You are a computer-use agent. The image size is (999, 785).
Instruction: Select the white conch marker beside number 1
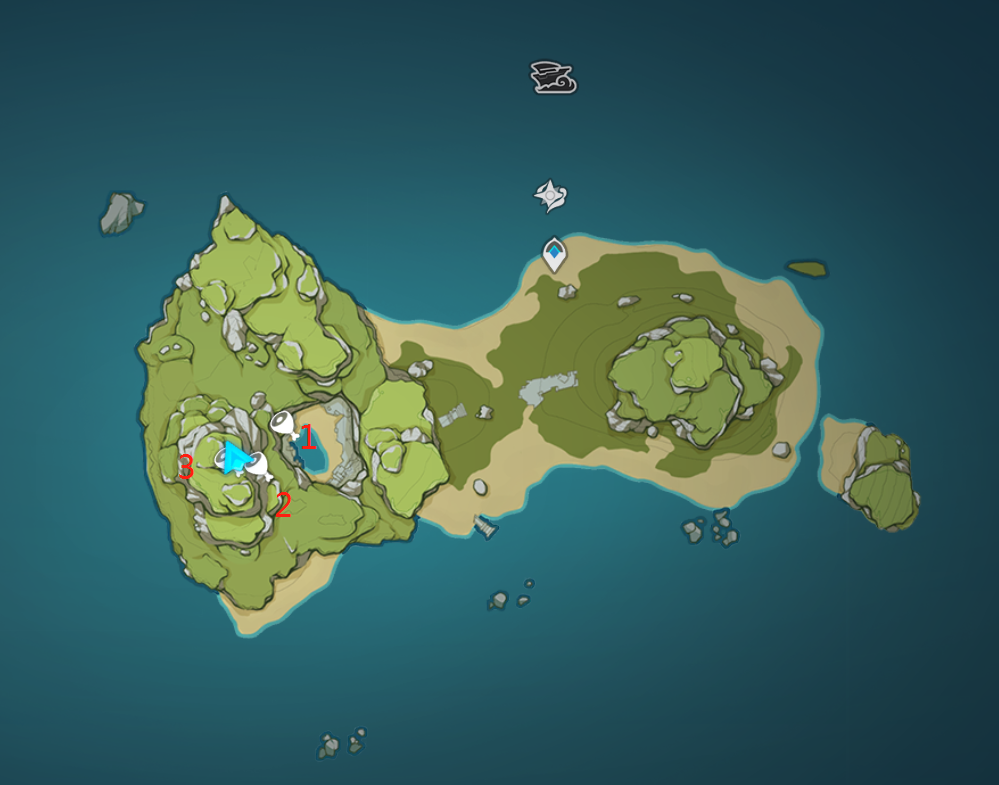coord(284,424)
